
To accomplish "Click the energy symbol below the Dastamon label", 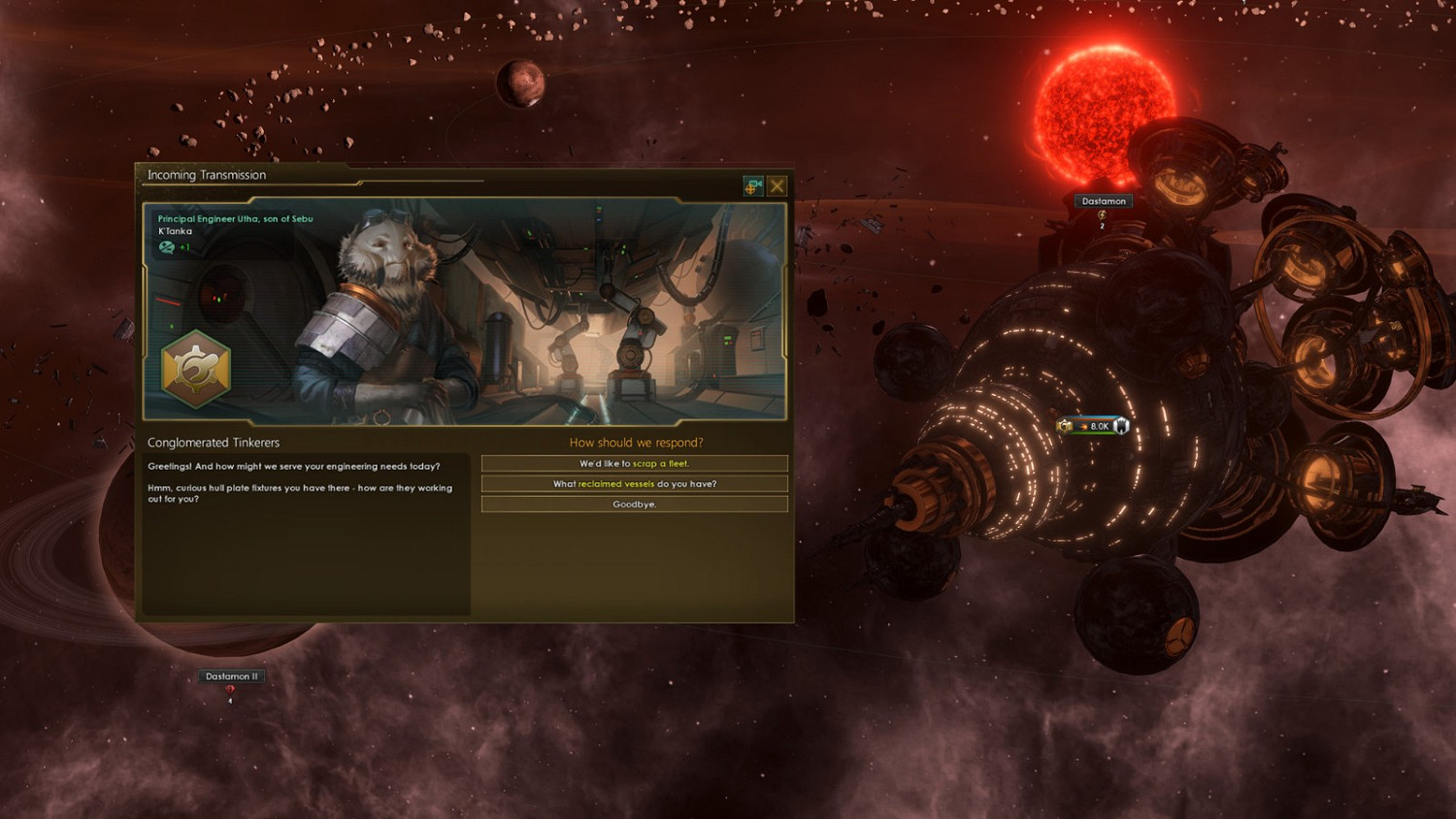I will click(1102, 215).
